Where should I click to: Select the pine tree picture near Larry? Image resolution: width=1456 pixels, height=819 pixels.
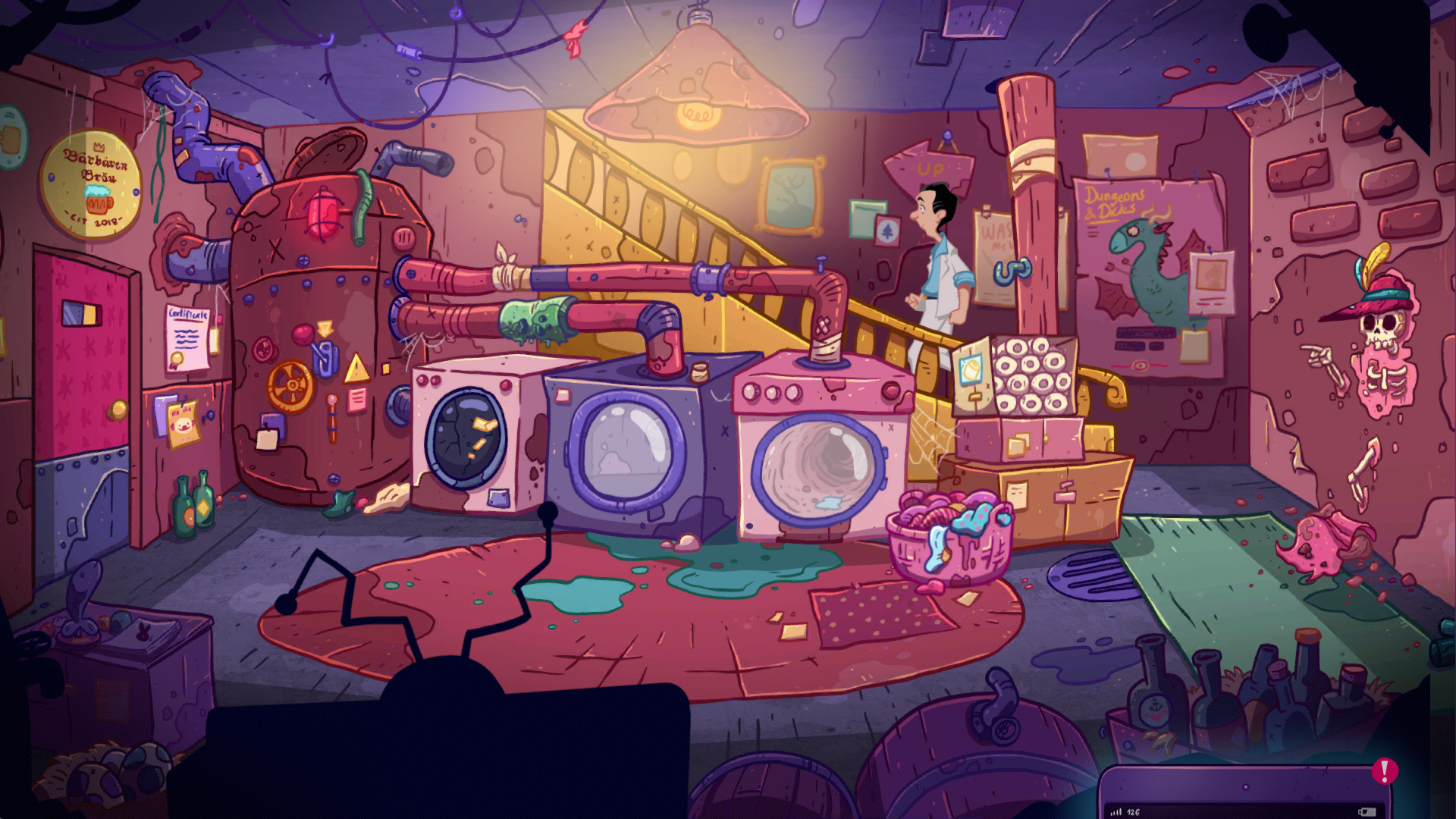888,230
